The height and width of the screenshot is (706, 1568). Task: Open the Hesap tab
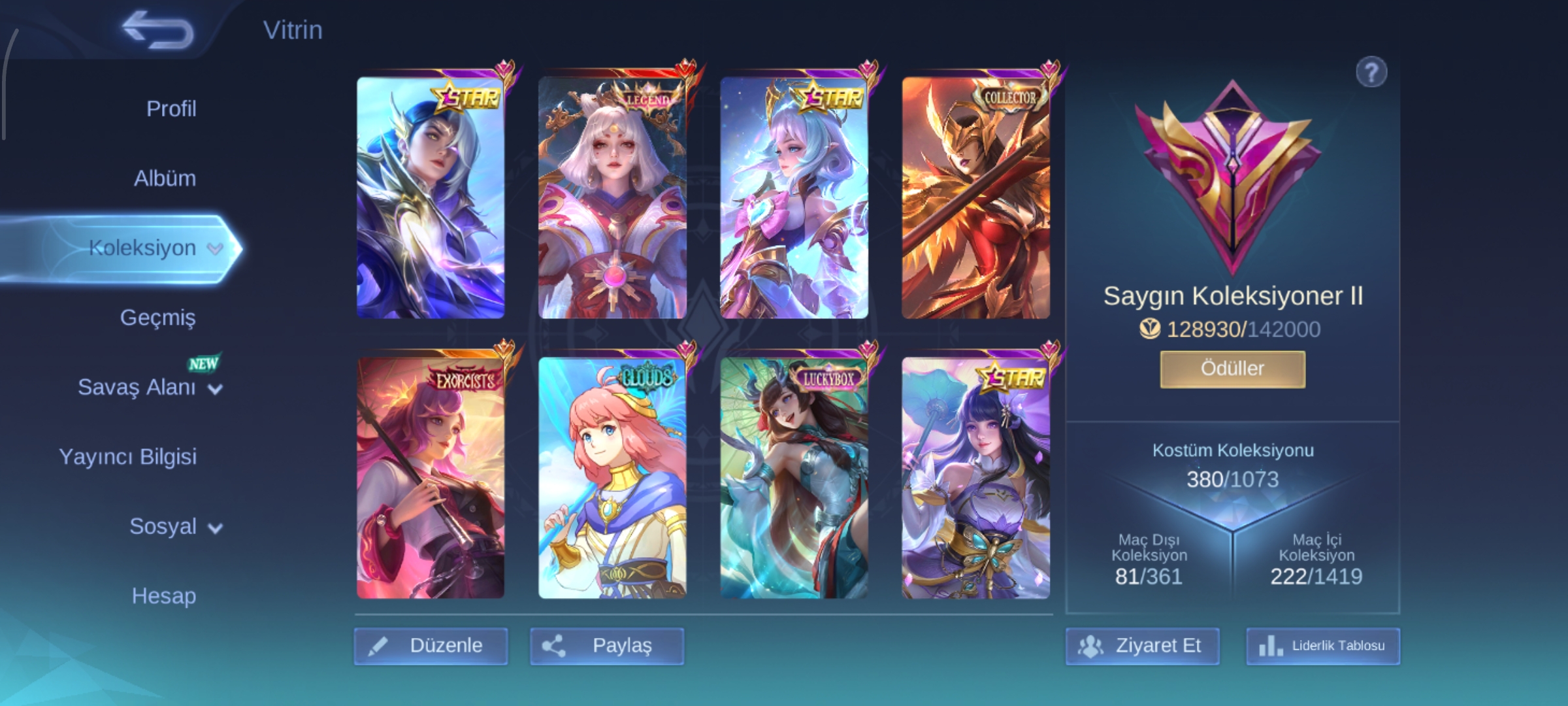point(163,596)
